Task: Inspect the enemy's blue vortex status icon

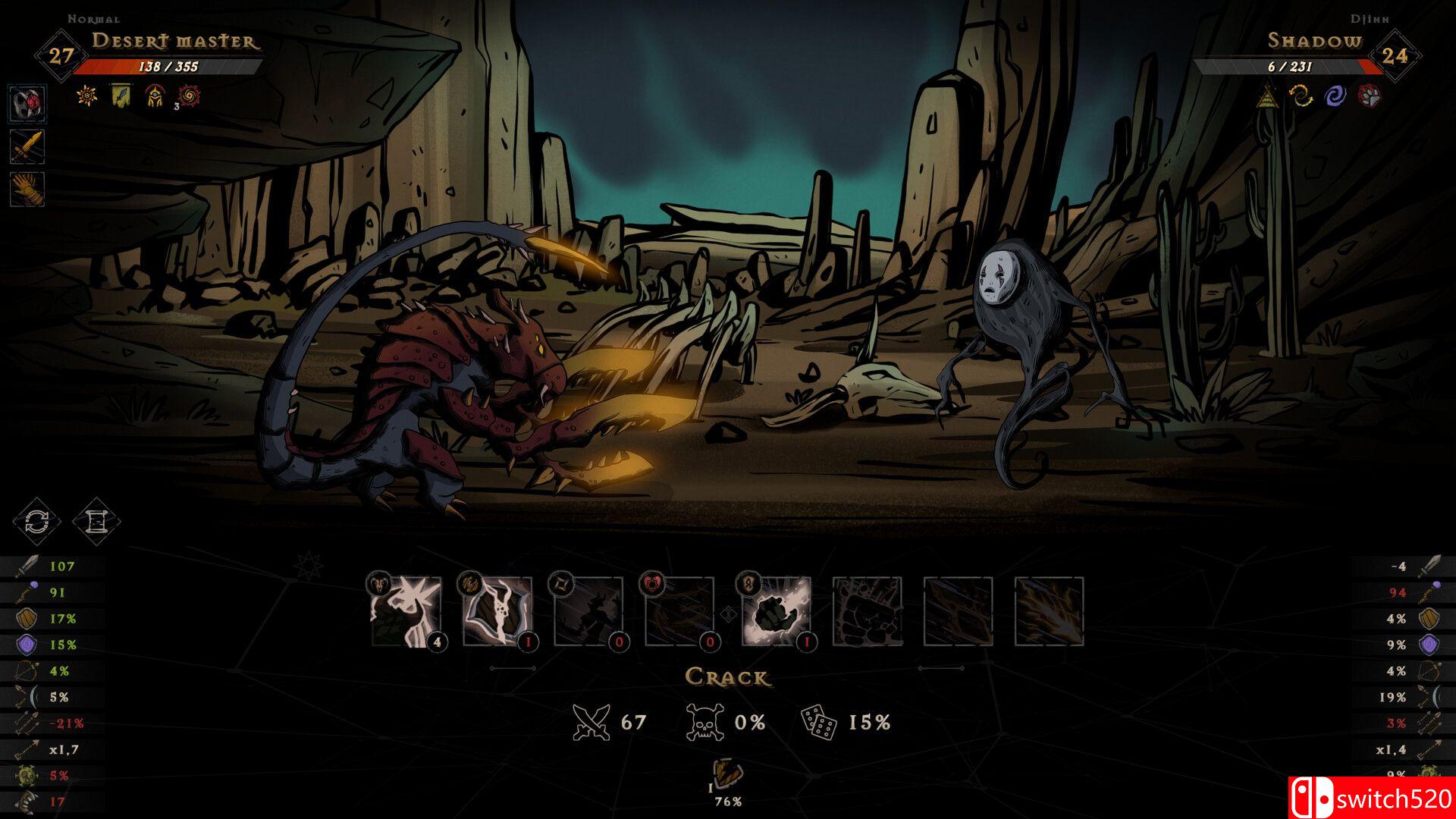Action: [x=1335, y=96]
